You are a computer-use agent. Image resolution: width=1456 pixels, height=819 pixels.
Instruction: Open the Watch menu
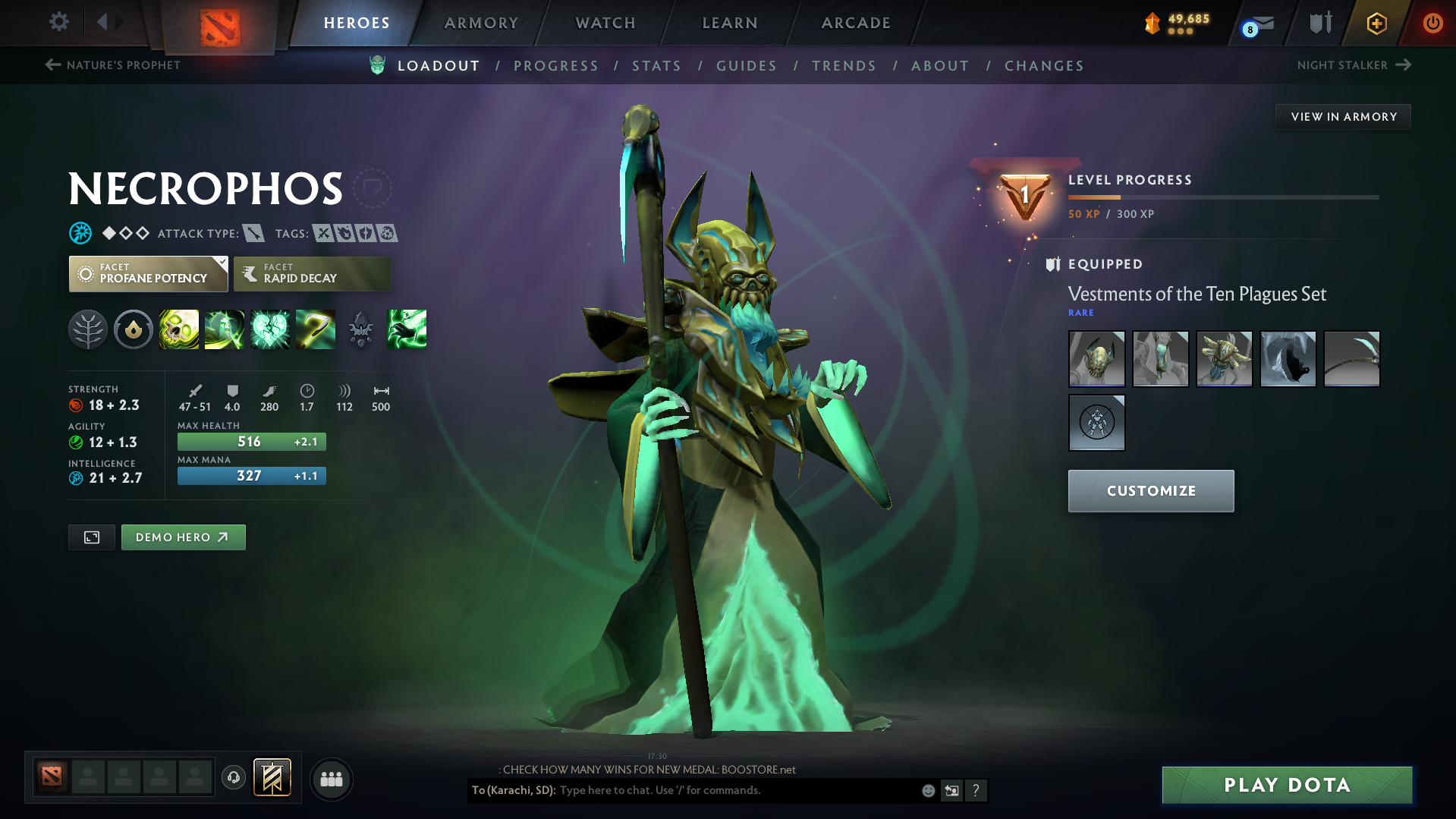click(x=605, y=23)
